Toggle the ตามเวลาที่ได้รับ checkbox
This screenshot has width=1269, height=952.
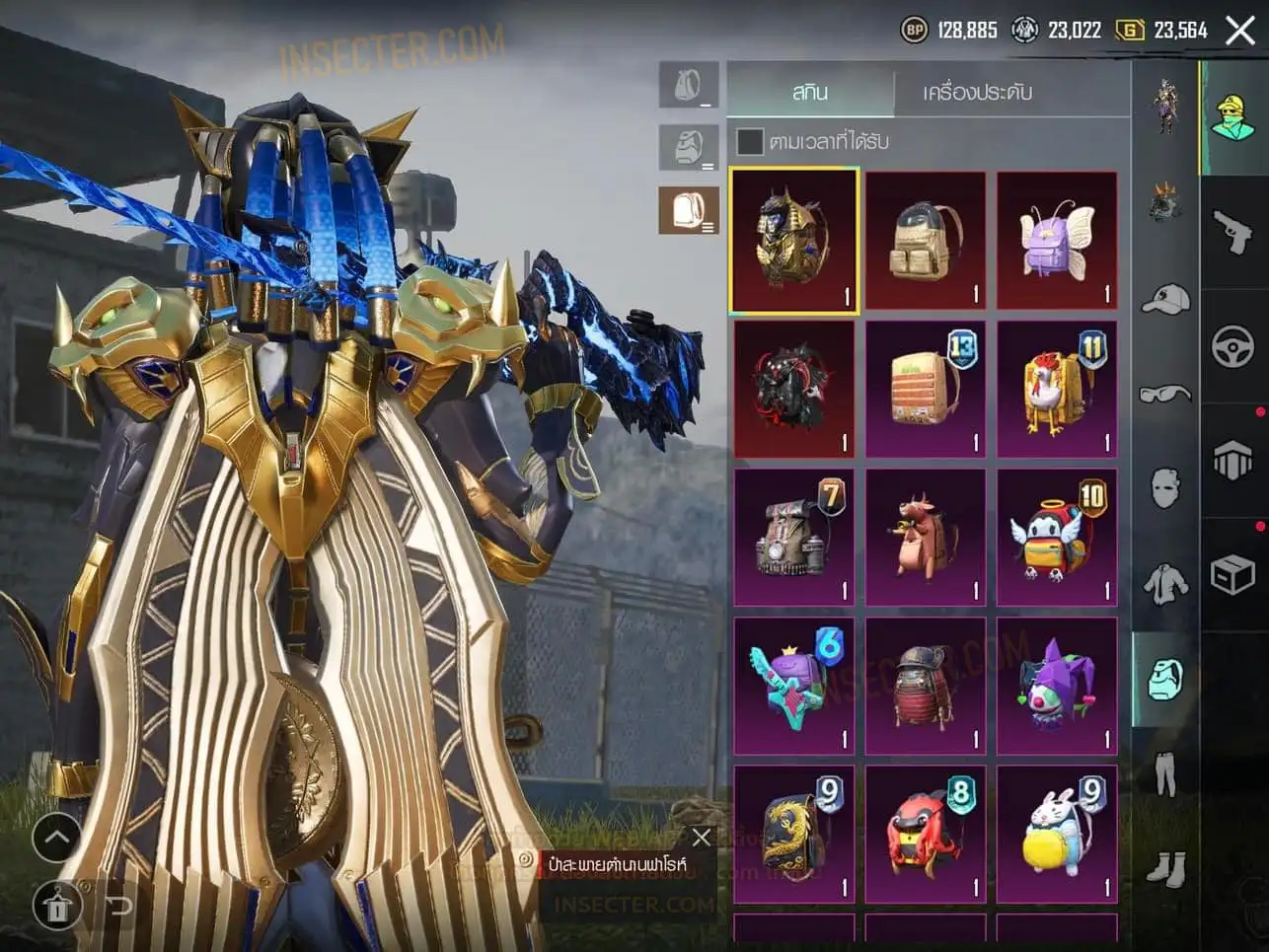click(x=750, y=142)
